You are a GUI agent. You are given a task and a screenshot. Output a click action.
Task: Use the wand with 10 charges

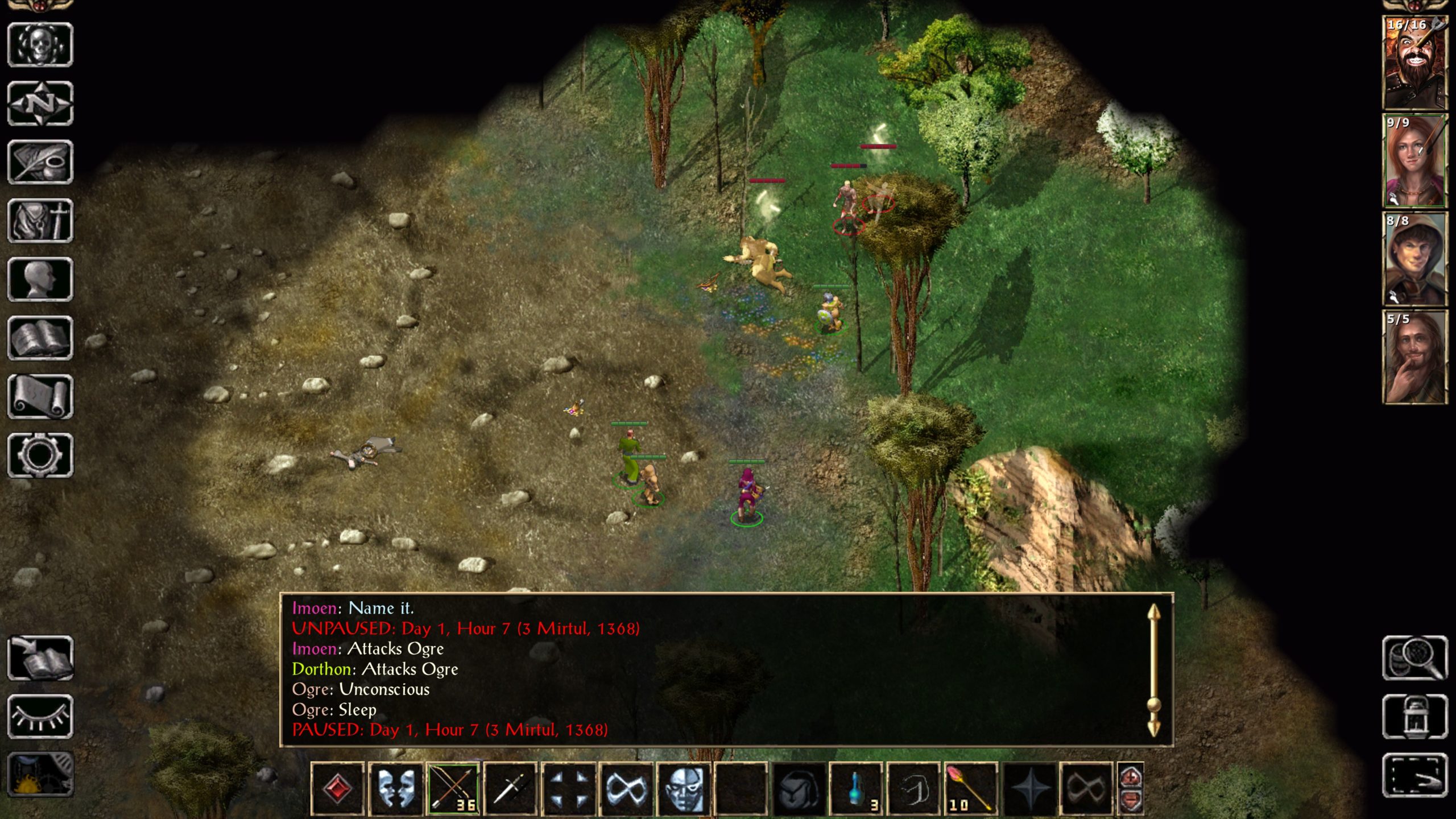click(971, 788)
